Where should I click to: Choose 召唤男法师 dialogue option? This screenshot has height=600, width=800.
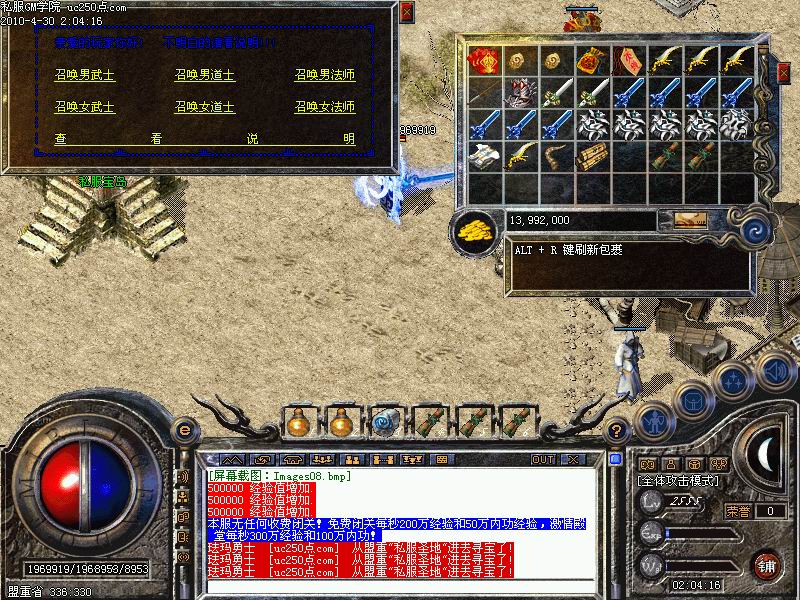[x=325, y=74]
